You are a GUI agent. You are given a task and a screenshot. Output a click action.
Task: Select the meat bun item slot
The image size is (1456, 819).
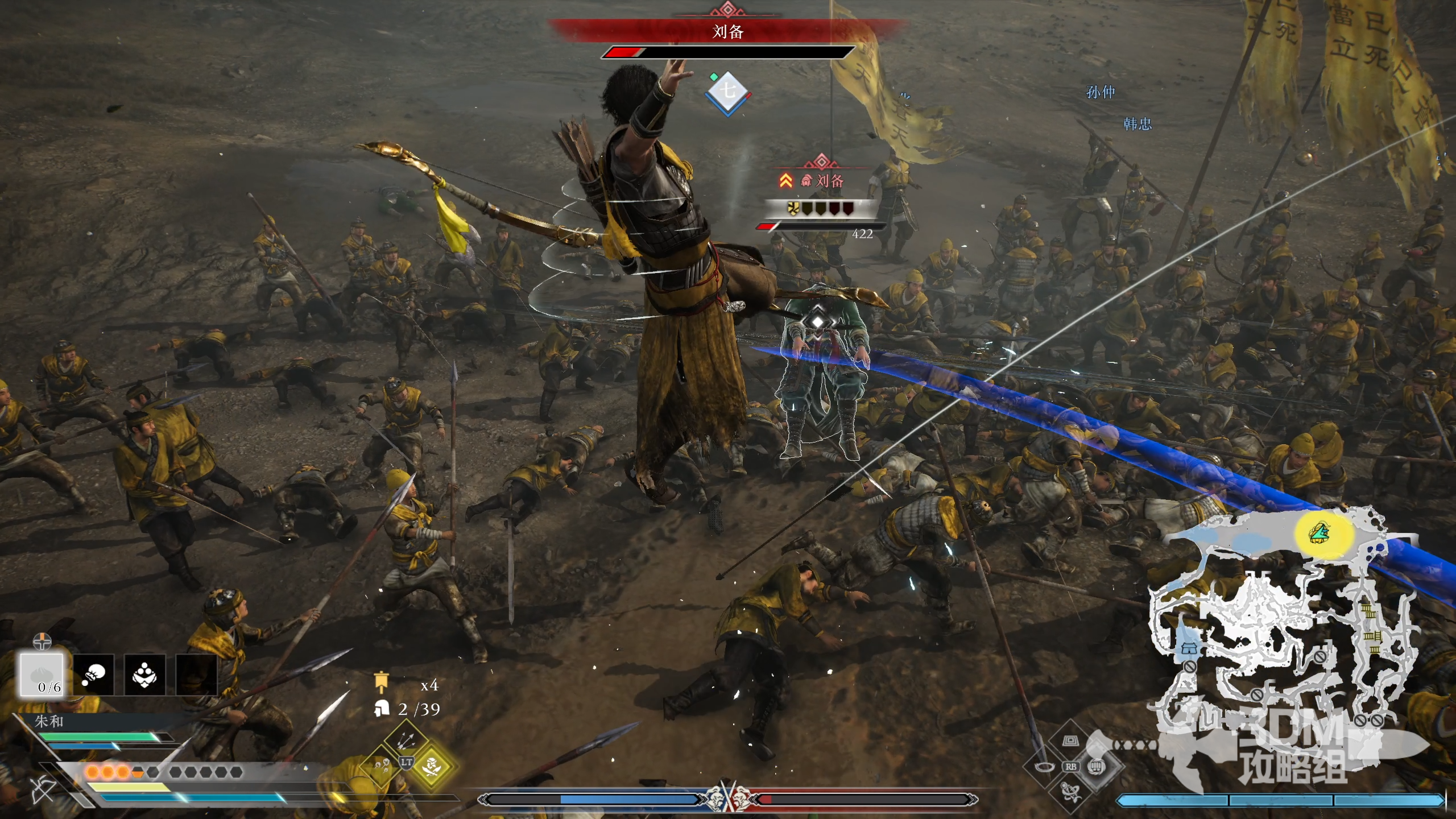click(x=42, y=674)
